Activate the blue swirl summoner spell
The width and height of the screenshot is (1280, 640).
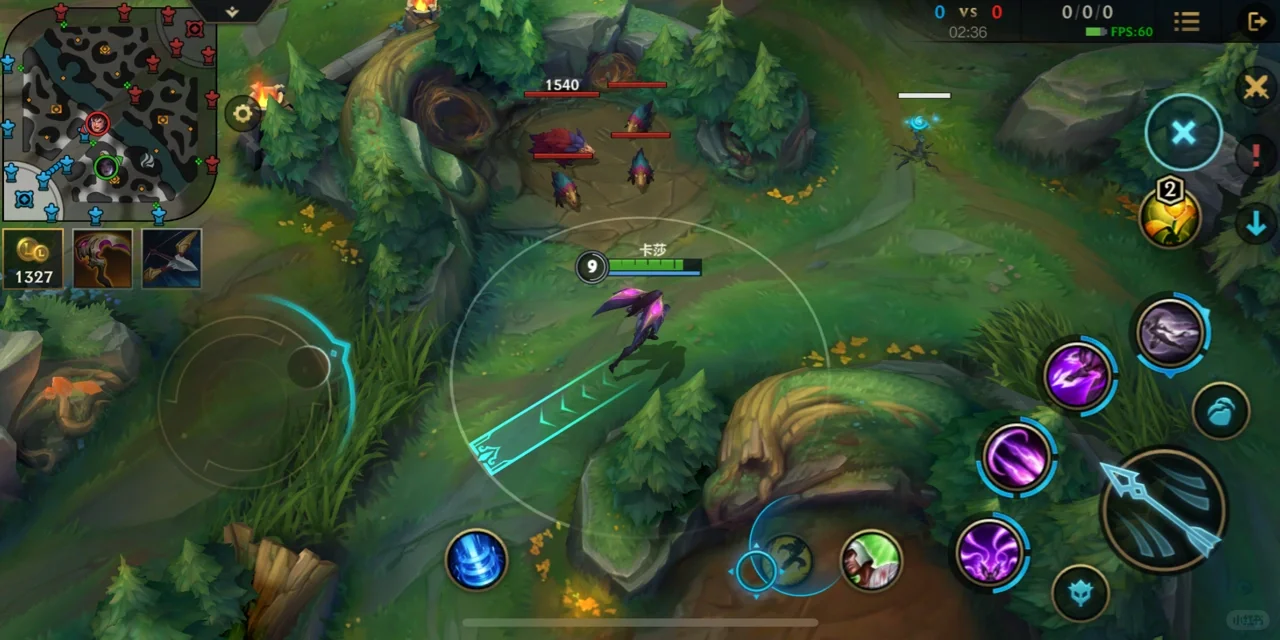point(476,560)
